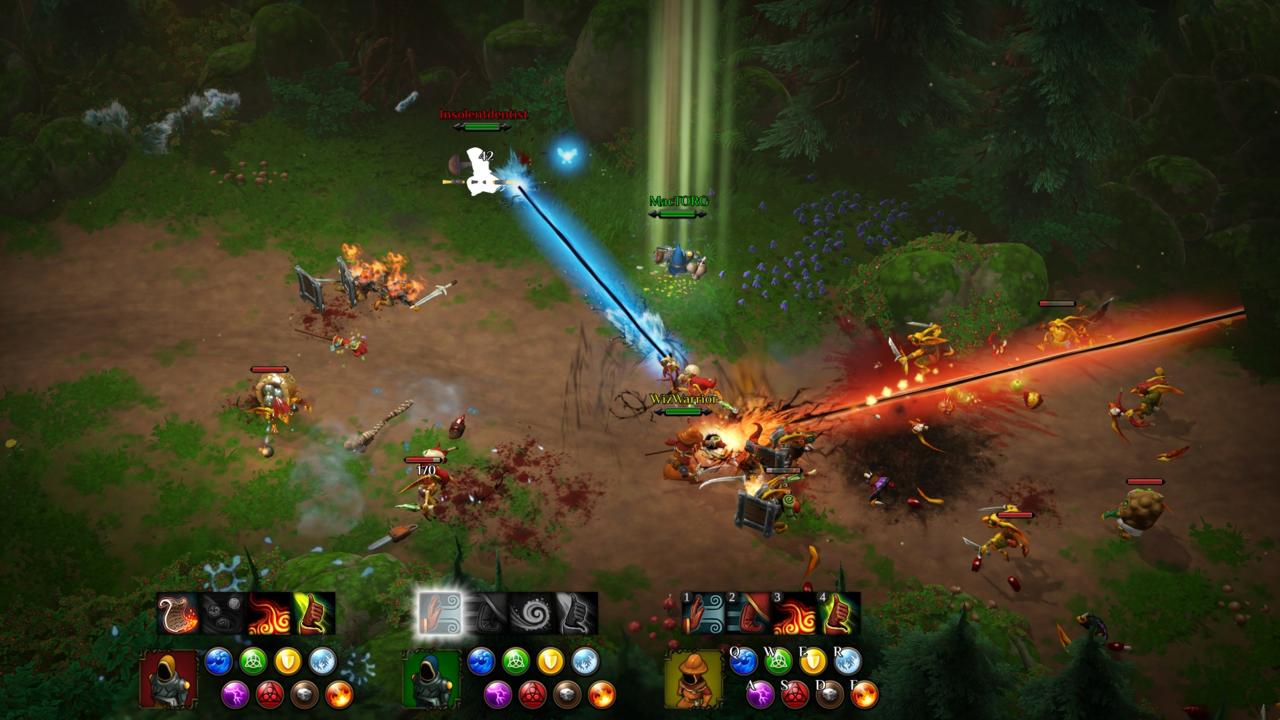This screenshot has width=1280, height=720.
Task: Activate the flaming scroll magick icon
Action: click(178, 613)
